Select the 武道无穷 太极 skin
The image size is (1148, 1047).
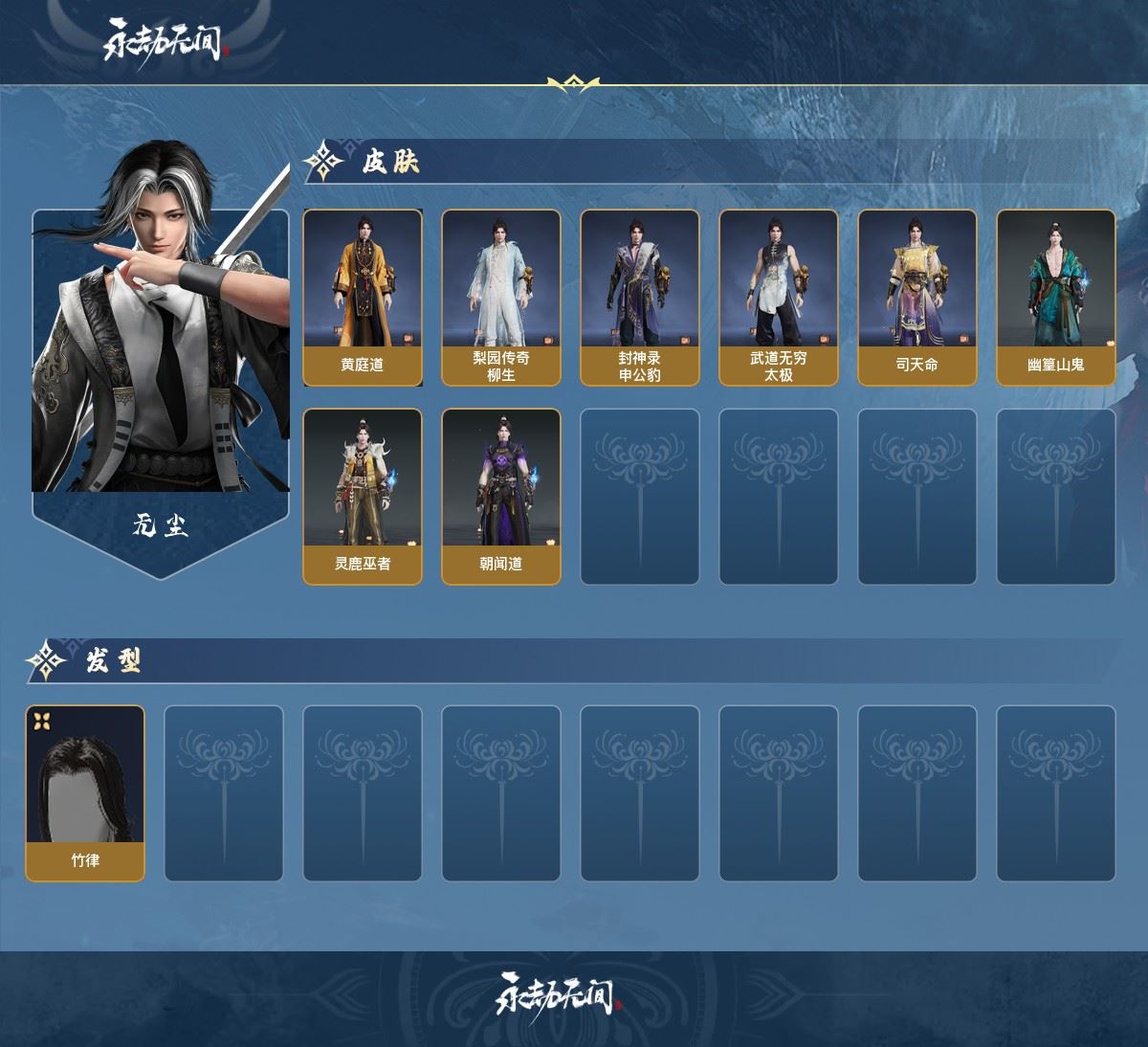pos(779,298)
